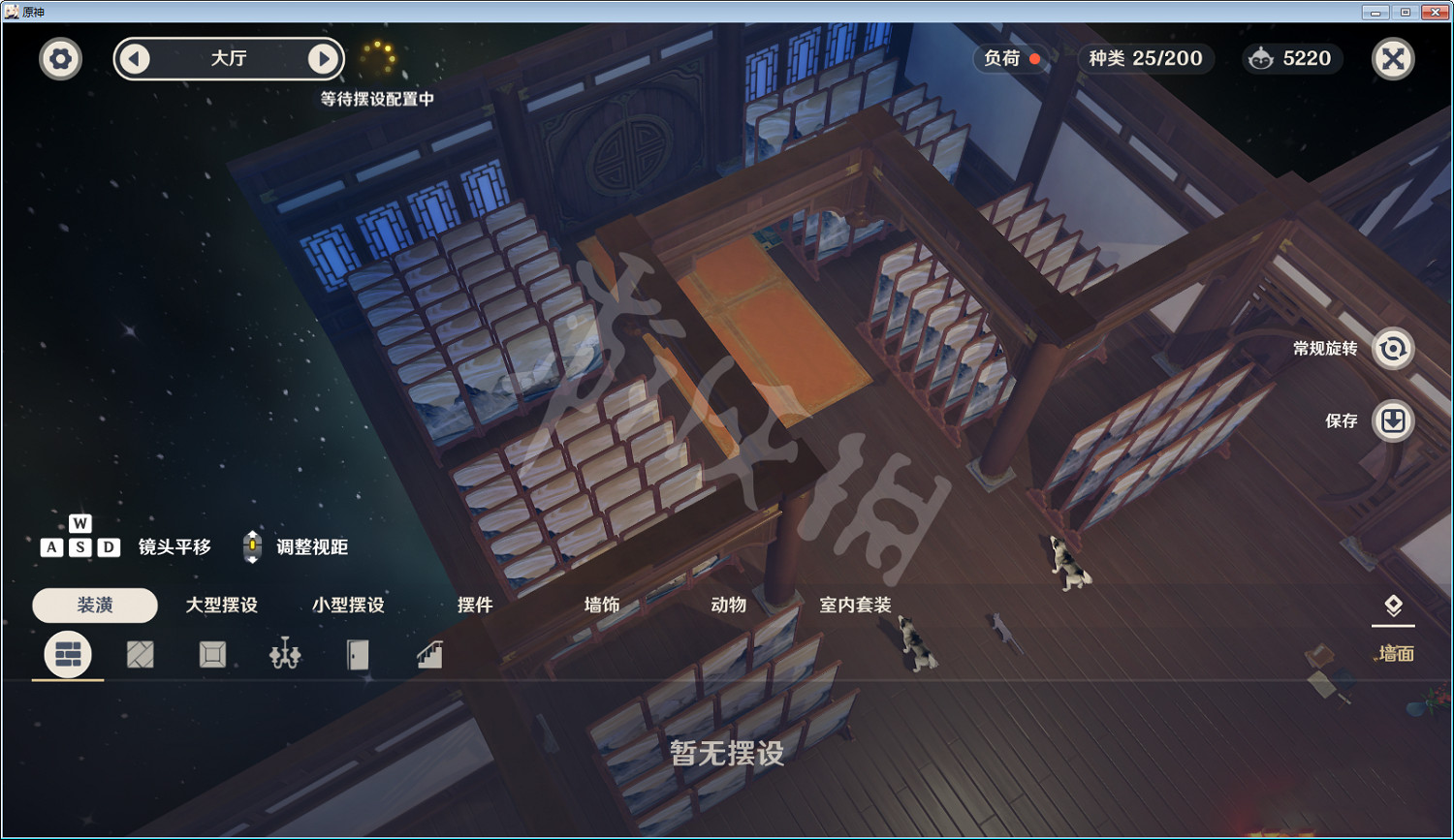Image resolution: width=1454 pixels, height=840 pixels.
Task: Toggle the 墙面 wall surface layer switch
Action: pyautogui.click(x=1393, y=654)
